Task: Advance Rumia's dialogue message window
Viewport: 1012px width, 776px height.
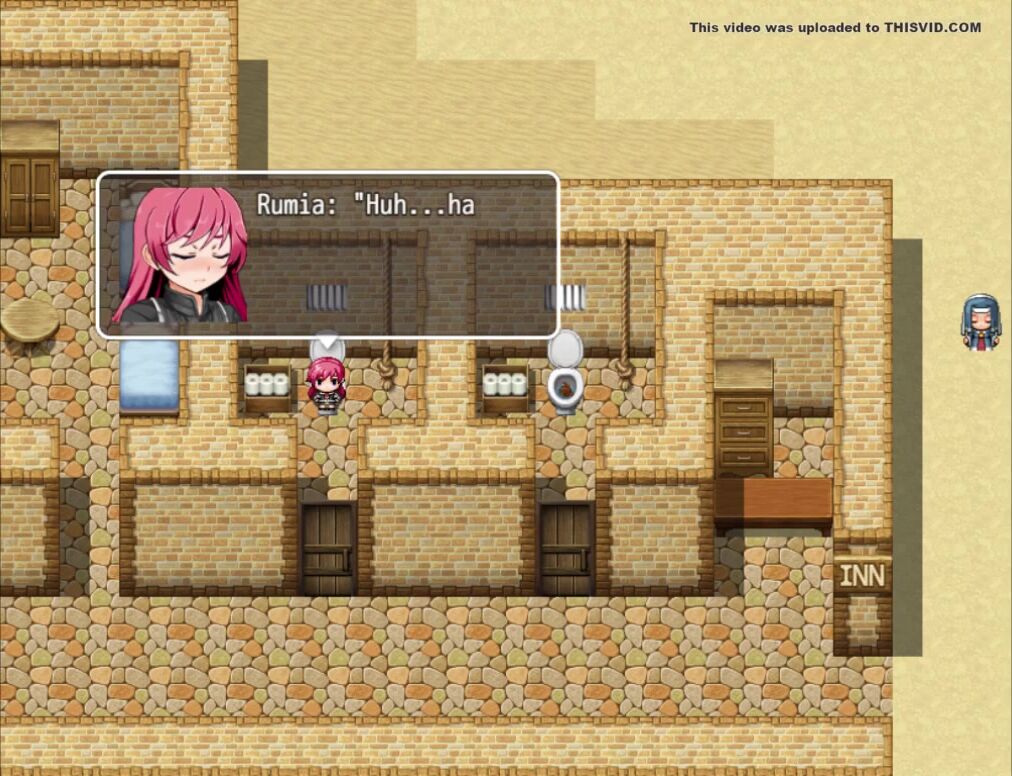Action: 327,255
